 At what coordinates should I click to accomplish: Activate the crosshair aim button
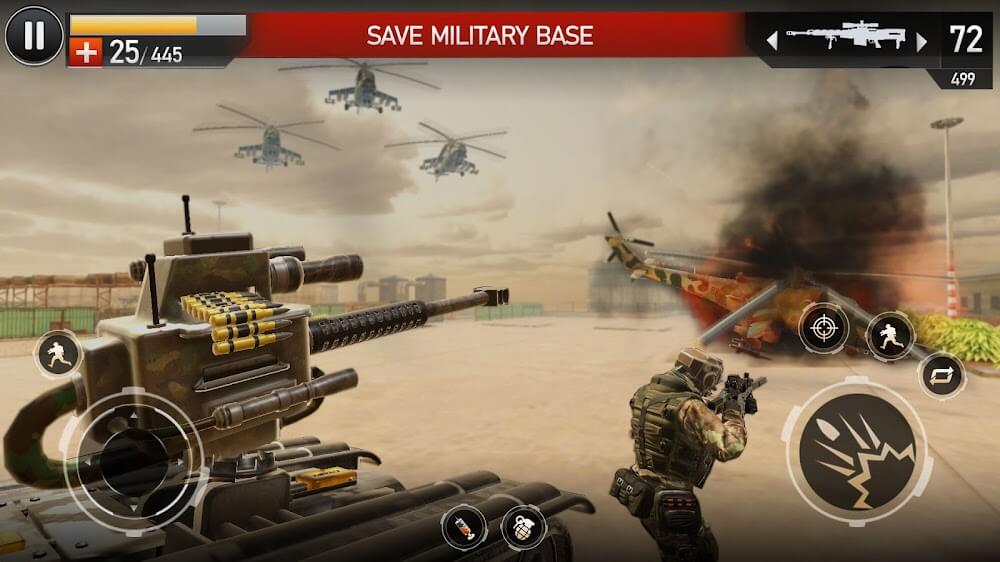click(823, 327)
